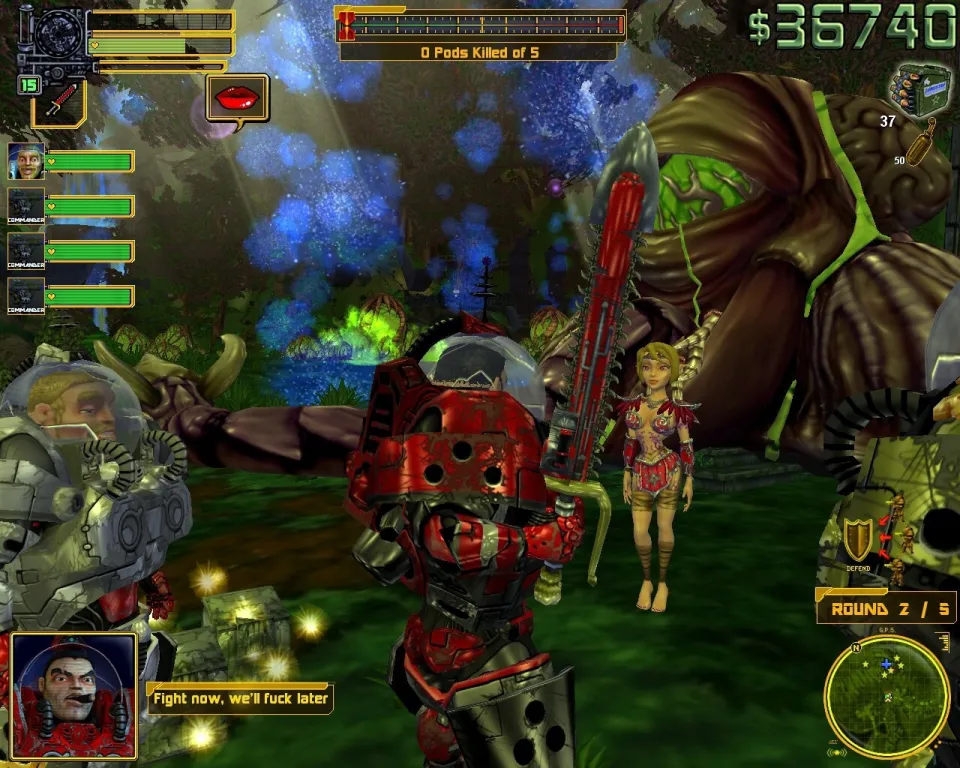Select the chainsaw weapon slot

(x=60, y=103)
